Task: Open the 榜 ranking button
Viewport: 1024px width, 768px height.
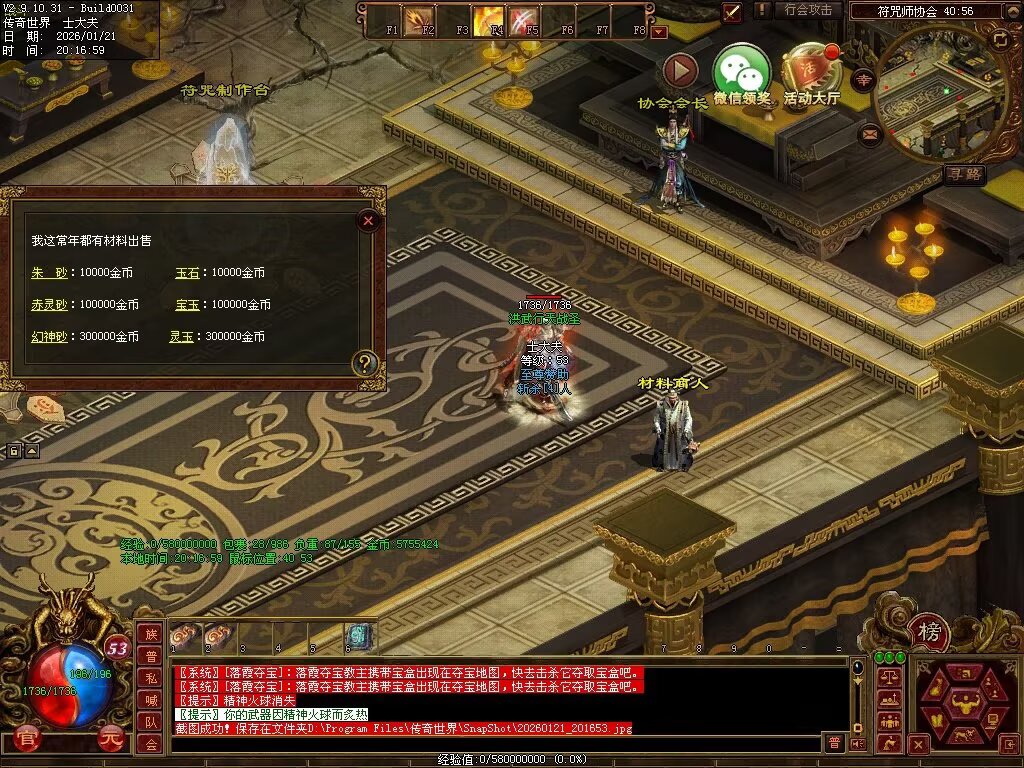Action: (x=929, y=632)
